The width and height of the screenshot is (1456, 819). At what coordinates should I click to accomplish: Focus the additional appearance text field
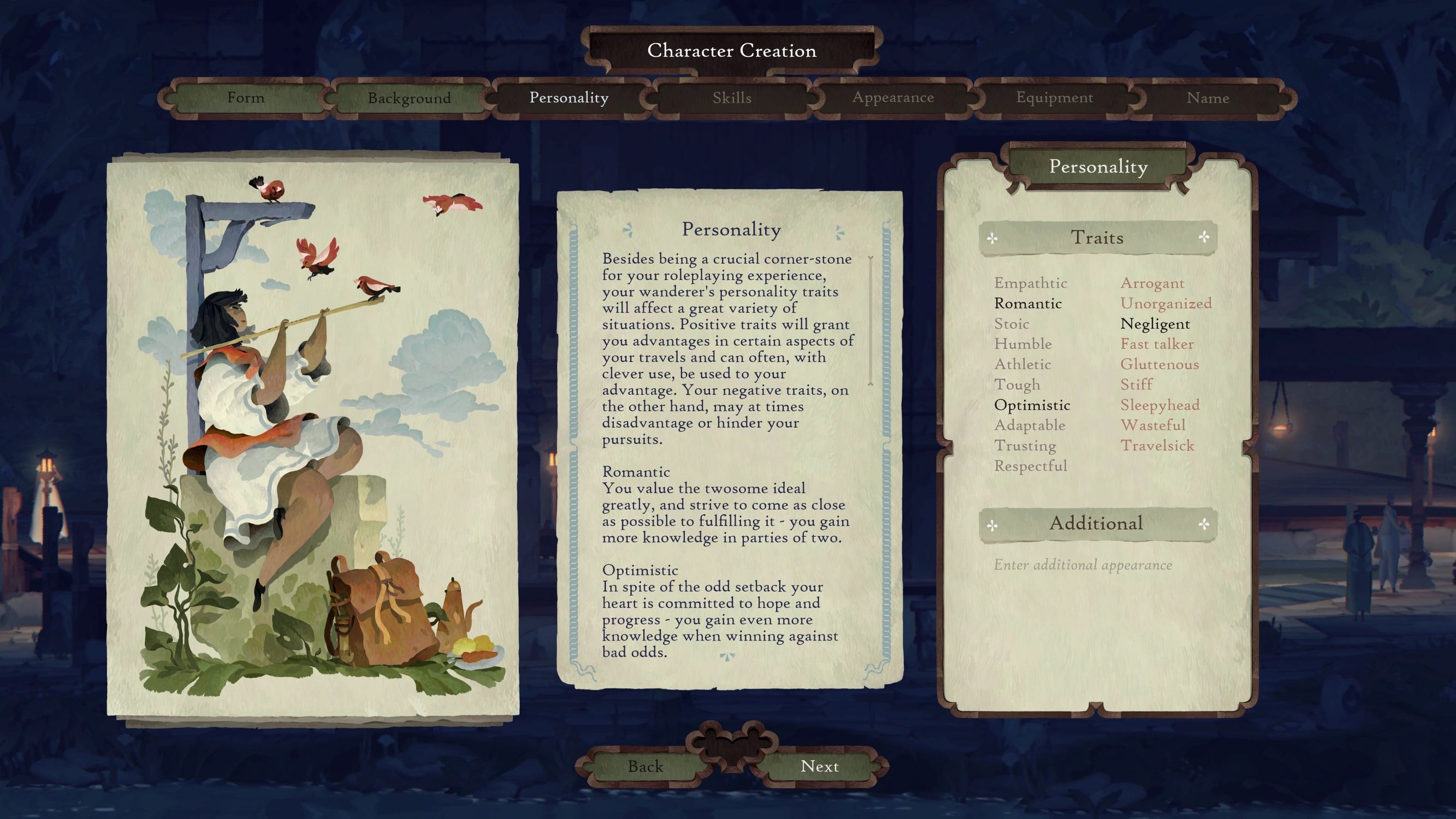1082,565
